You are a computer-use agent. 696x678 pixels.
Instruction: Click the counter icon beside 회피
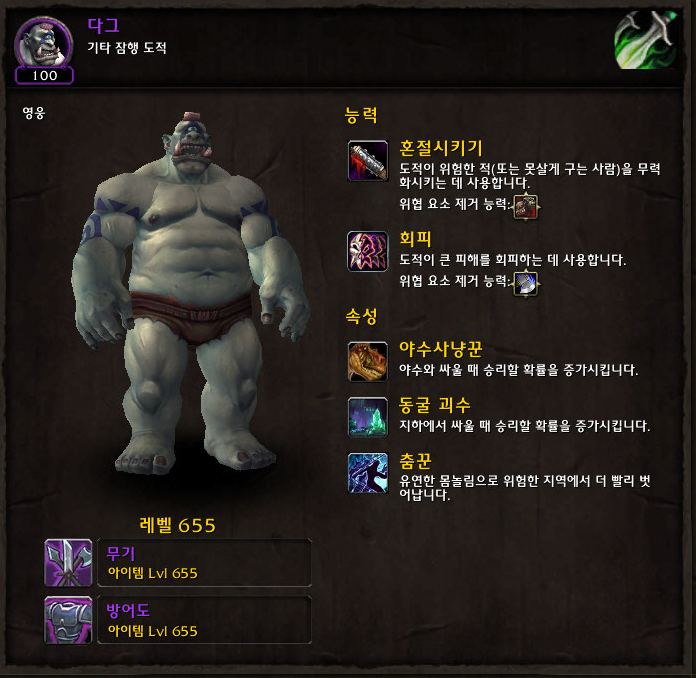point(525,283)
